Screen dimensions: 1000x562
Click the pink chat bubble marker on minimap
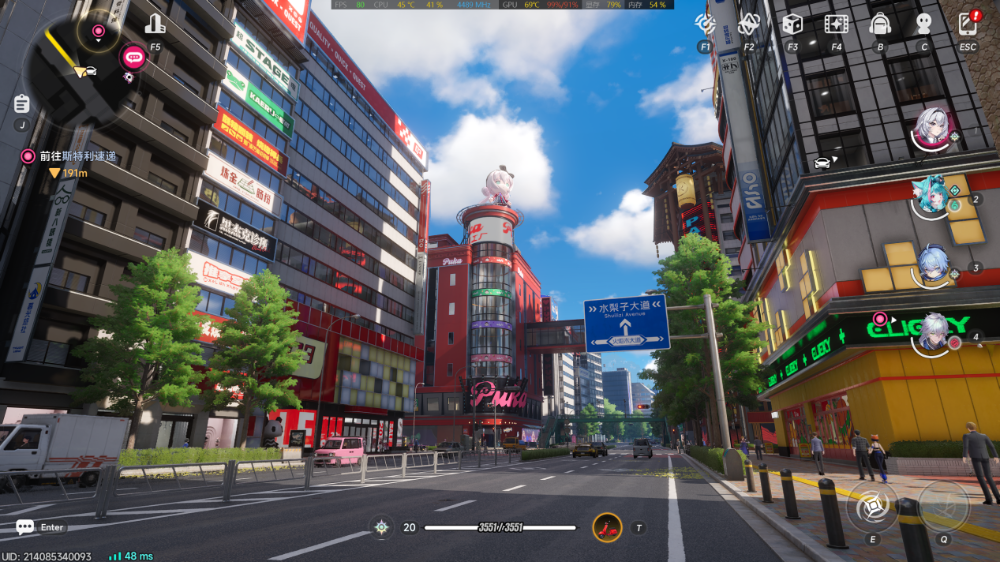coord(133,57)
